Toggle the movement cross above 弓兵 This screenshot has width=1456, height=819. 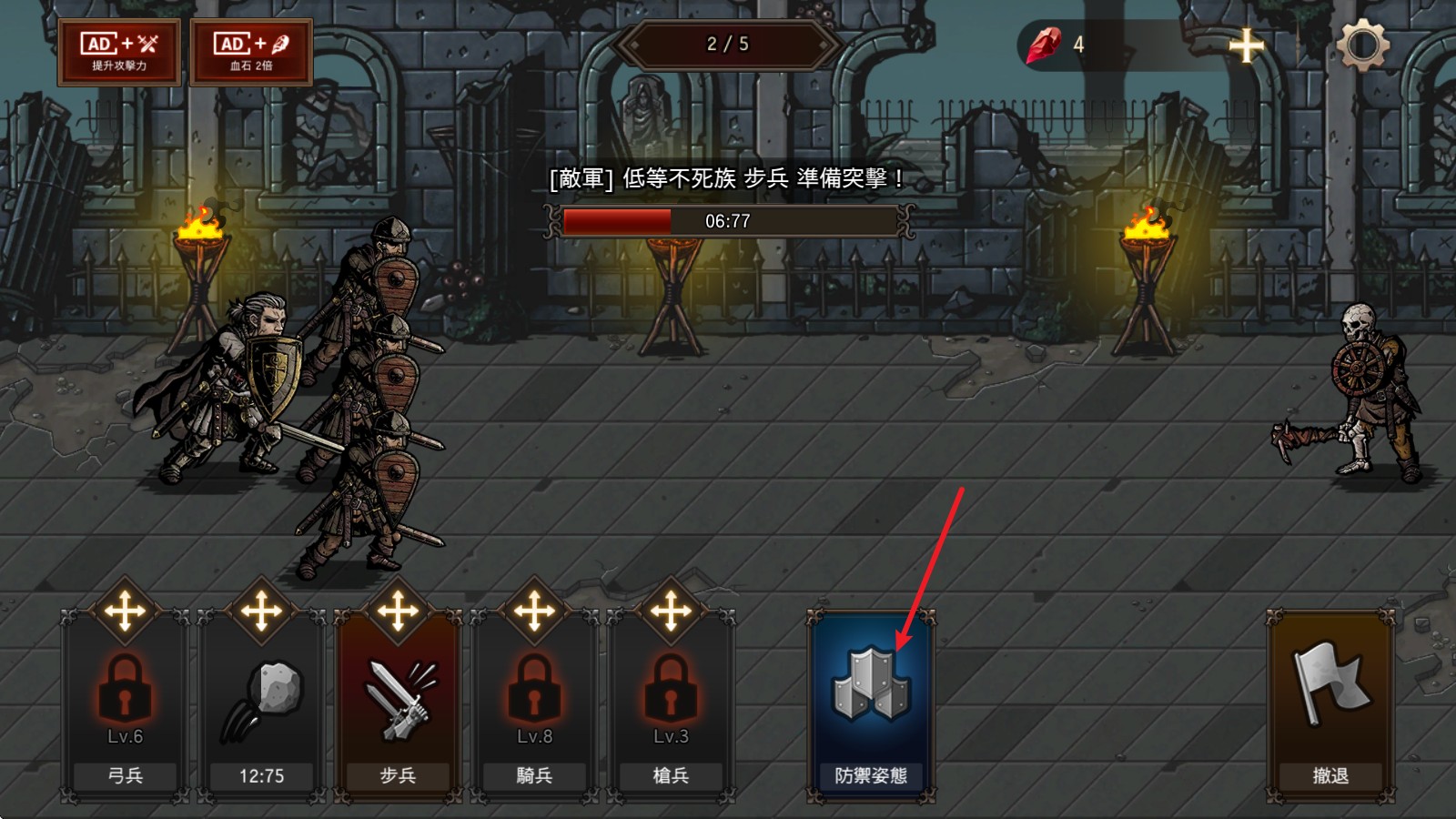pos(126,610)
